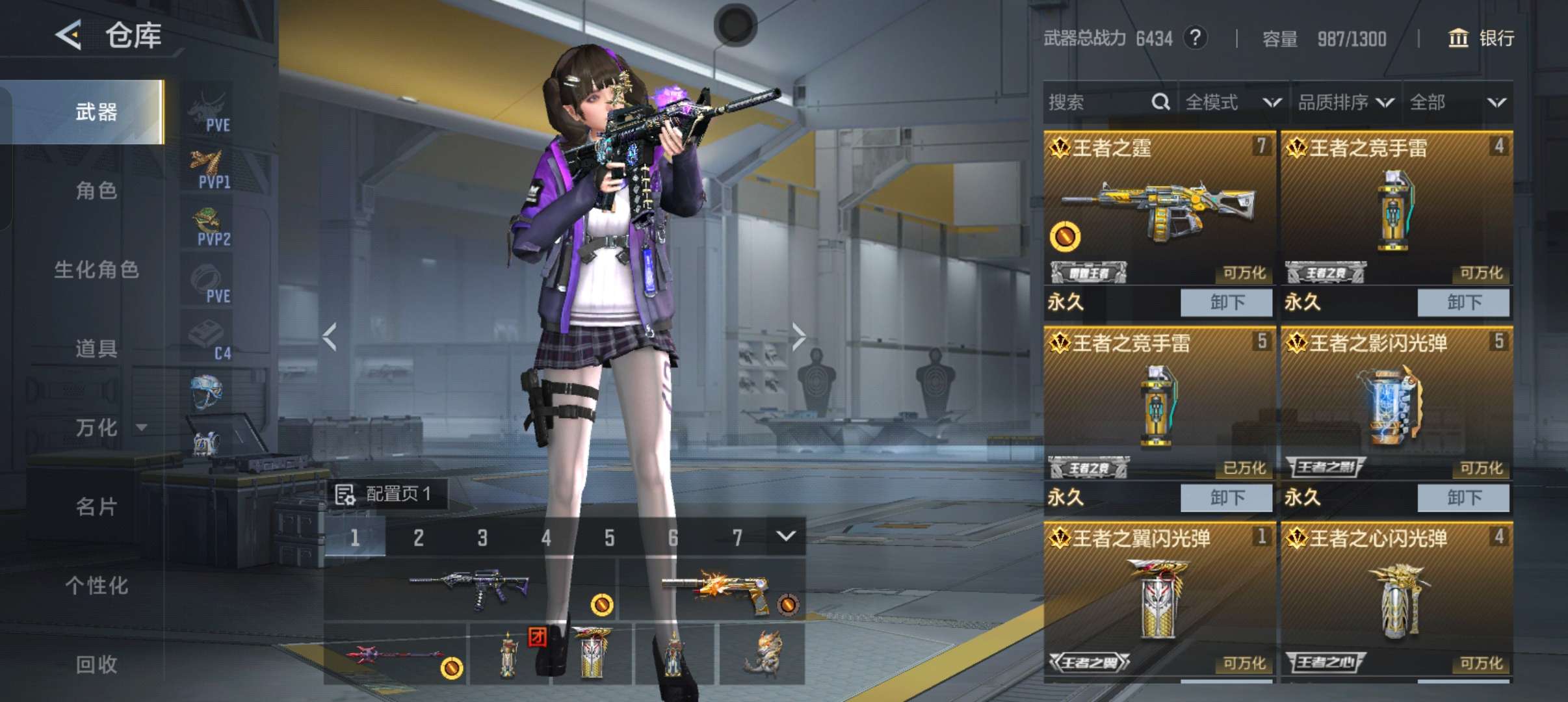Switch to the 角色 category
Screen dimensions: 1568x702
coord(96,191)
